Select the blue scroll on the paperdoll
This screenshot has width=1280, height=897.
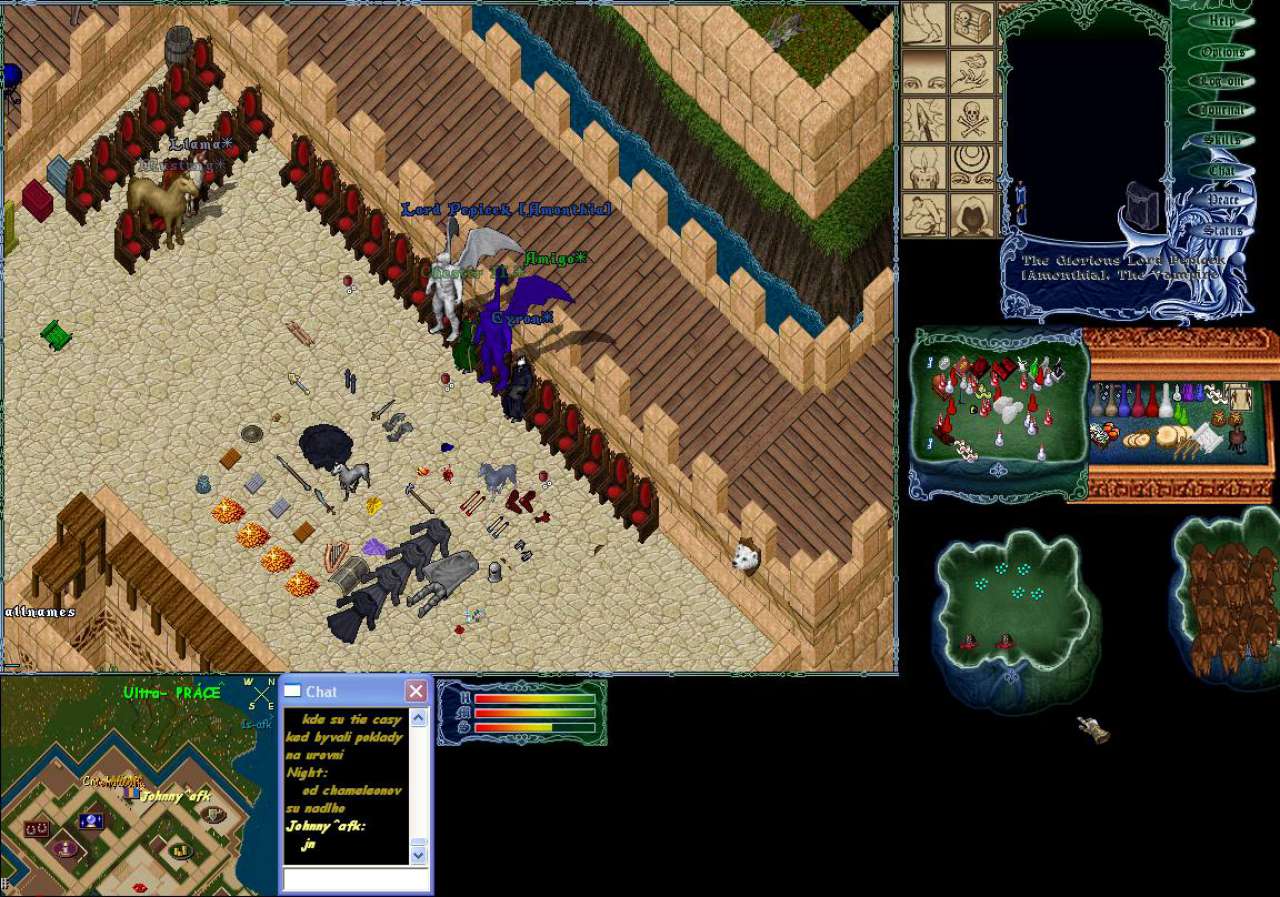[x=1020, y=203]
